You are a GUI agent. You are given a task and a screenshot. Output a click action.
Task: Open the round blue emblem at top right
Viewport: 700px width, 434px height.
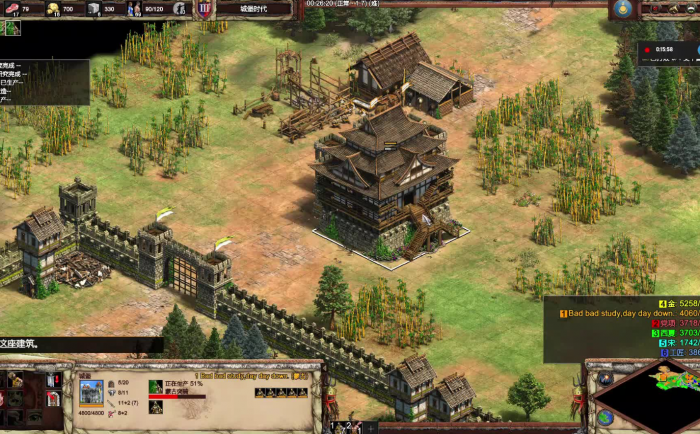[x=622, y=9]
